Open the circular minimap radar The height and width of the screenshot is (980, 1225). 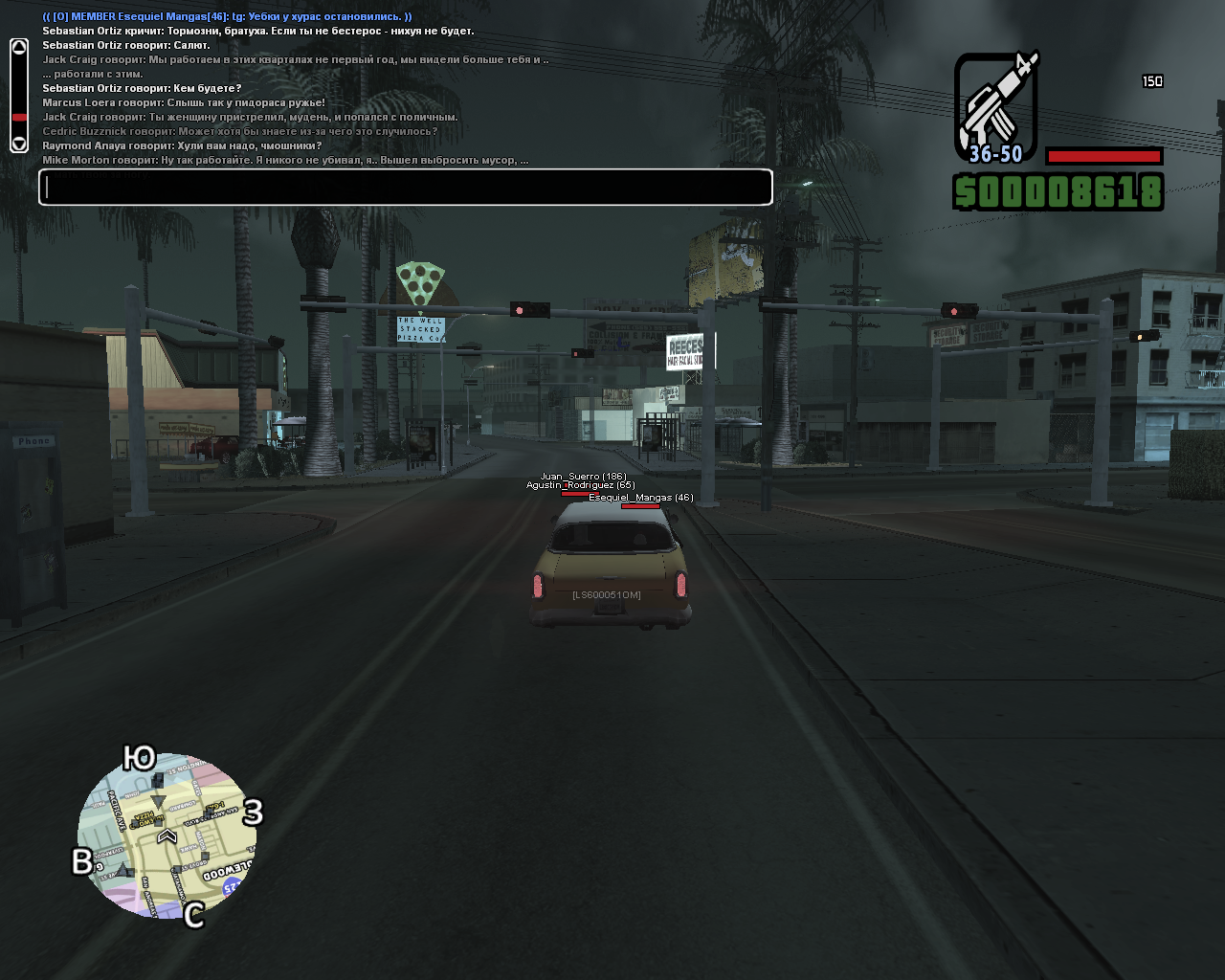pyautogui.click(x=167, y=835)
